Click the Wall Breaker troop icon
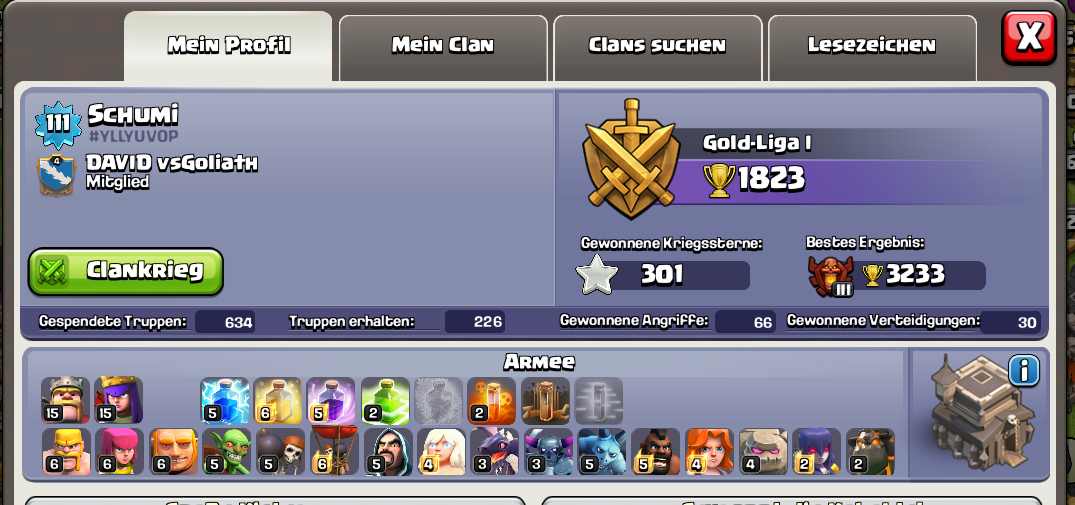This screenshot has width=1075, height=505. click(x=281, y=451)
